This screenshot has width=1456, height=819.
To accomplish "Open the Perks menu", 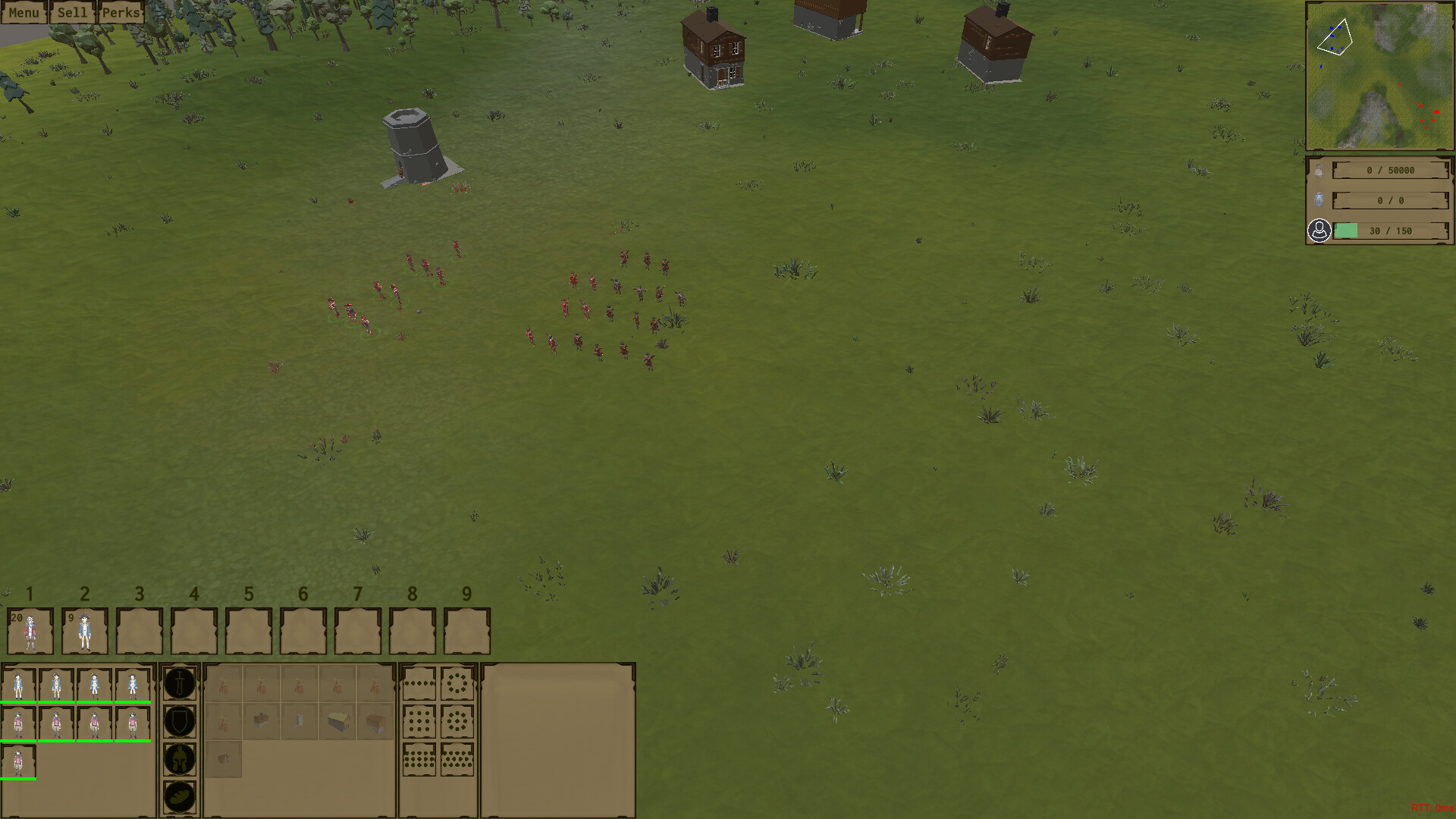I will pos(121,12).
